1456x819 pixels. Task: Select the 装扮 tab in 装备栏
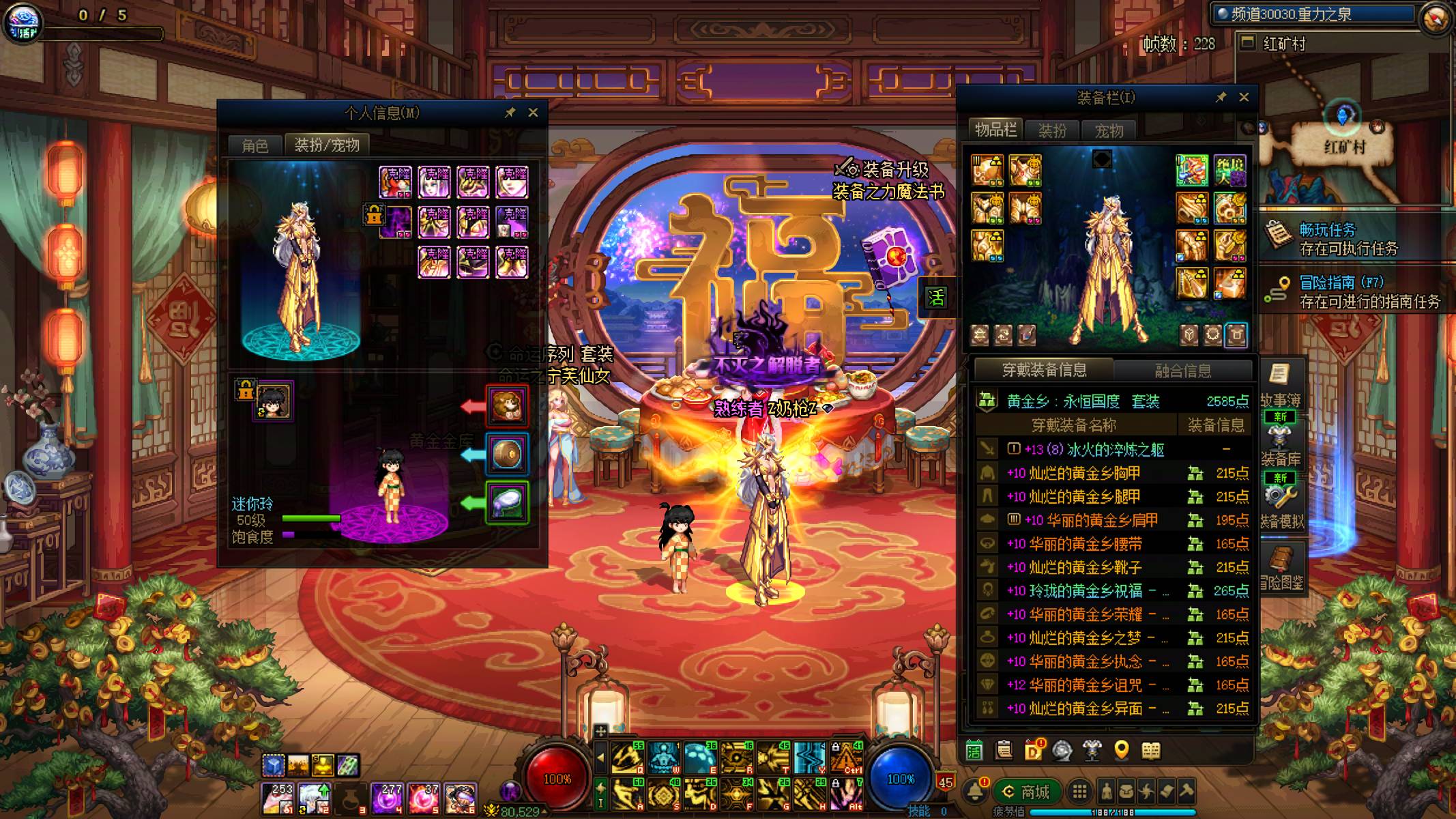click(x=1051, y=130)
